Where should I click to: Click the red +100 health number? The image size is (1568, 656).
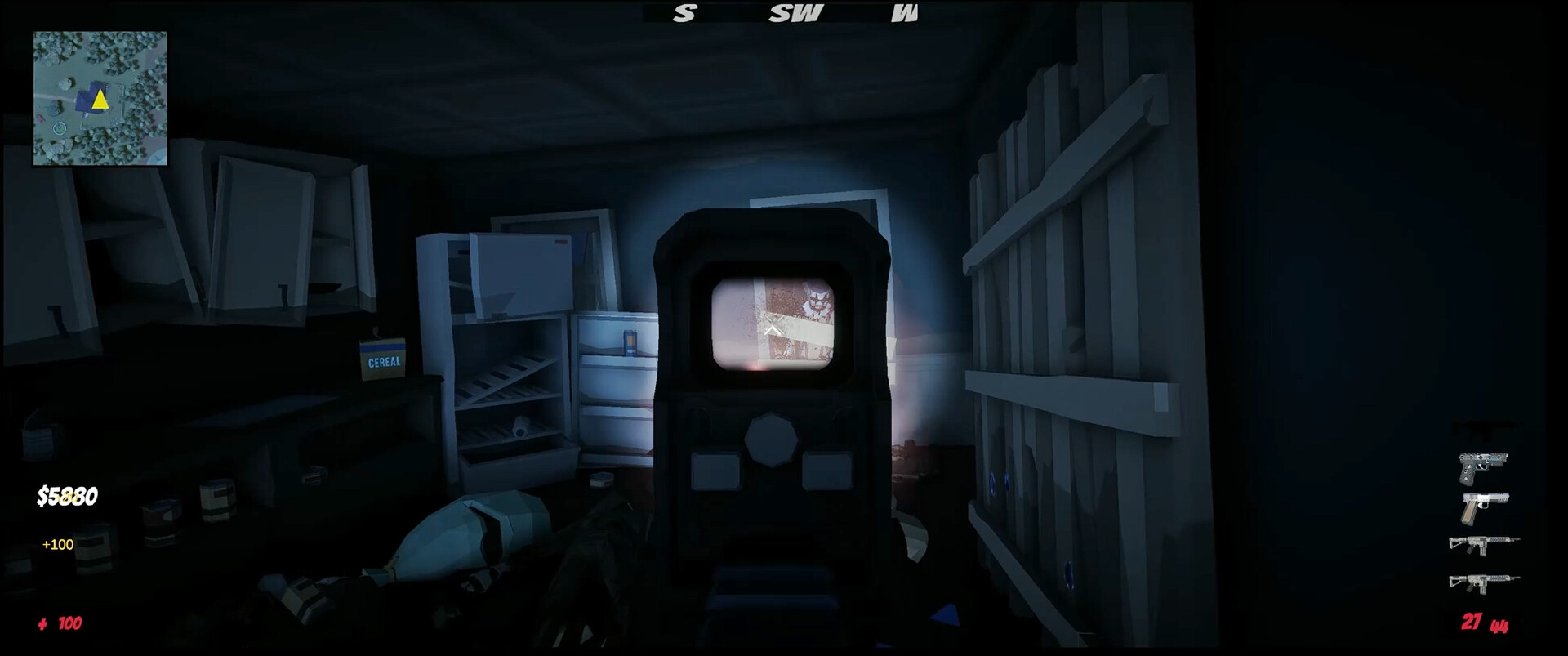(x=69, y=624)
